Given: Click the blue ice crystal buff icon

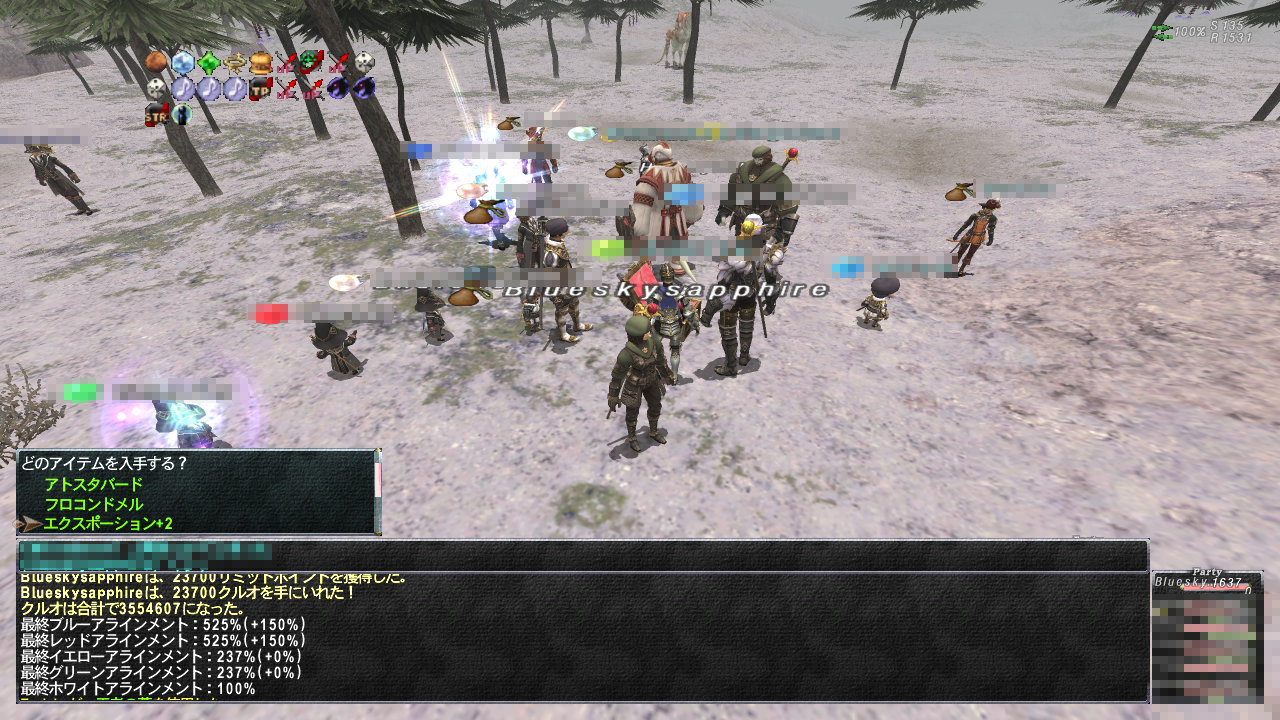Looking at the screenshot, I should point(182,63).
